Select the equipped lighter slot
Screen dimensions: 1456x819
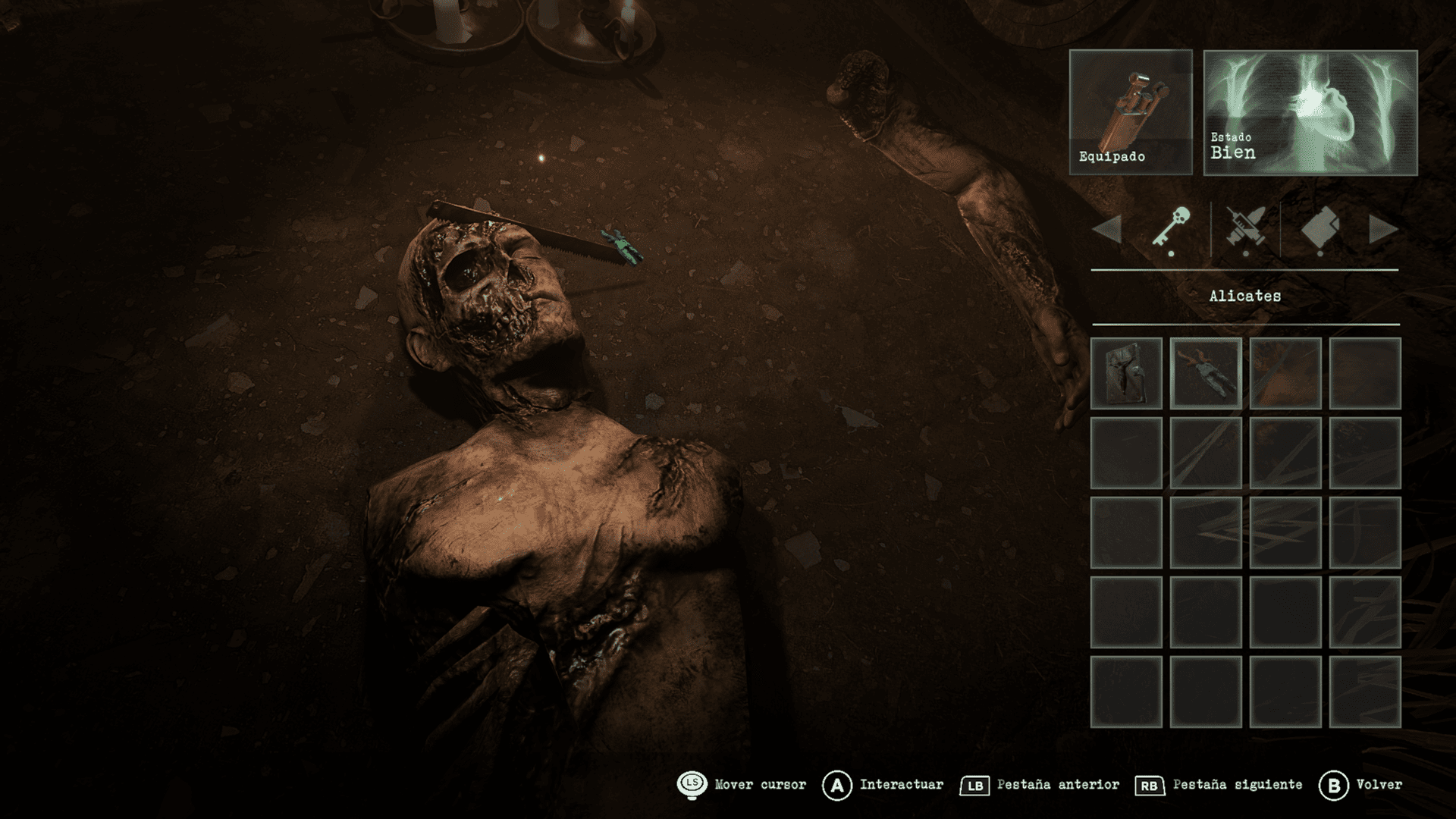1130,112
